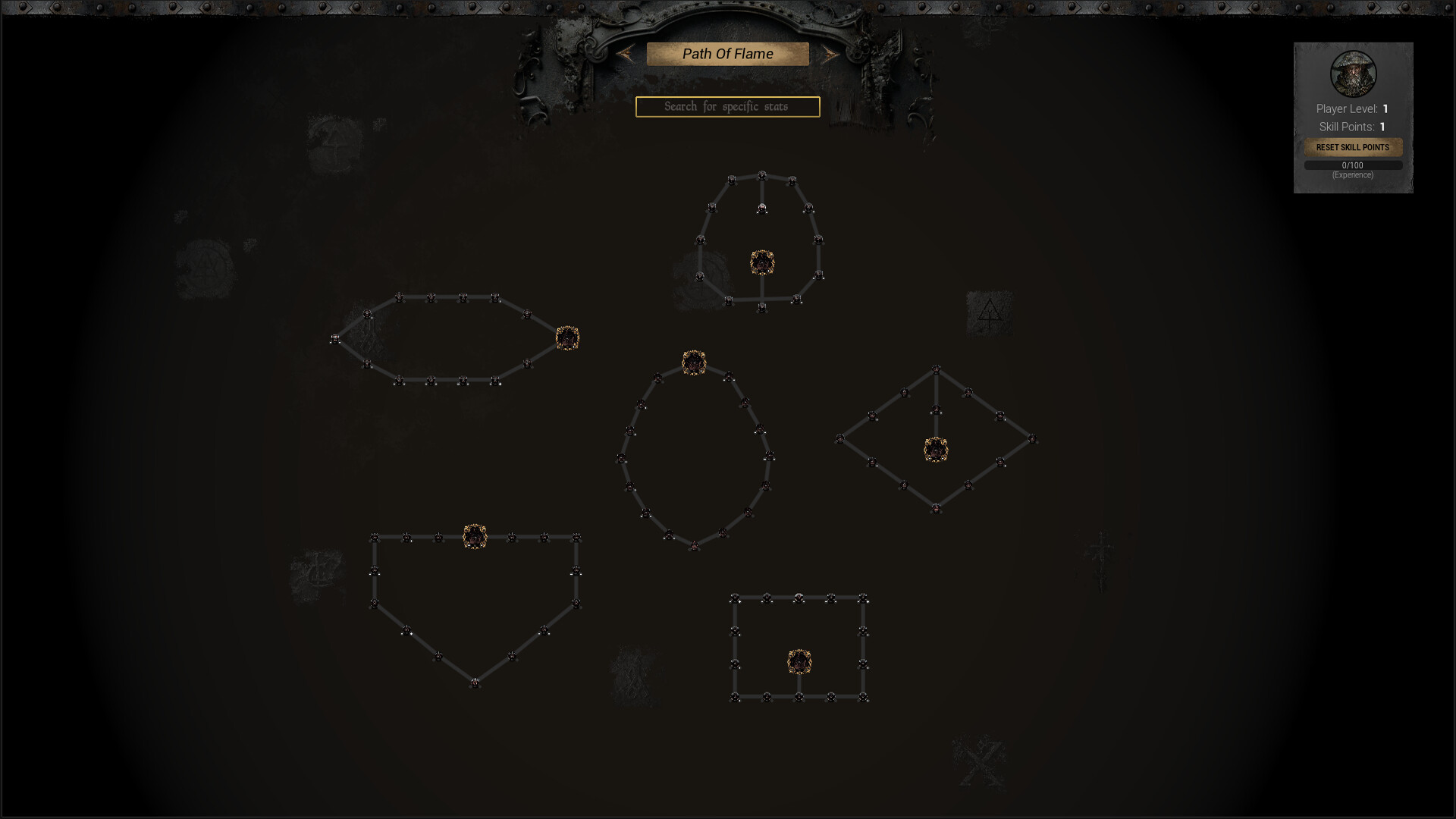Switch to the Path Of Flame tab title
The height and width of the screenshot is (819, 1456).
726,53
